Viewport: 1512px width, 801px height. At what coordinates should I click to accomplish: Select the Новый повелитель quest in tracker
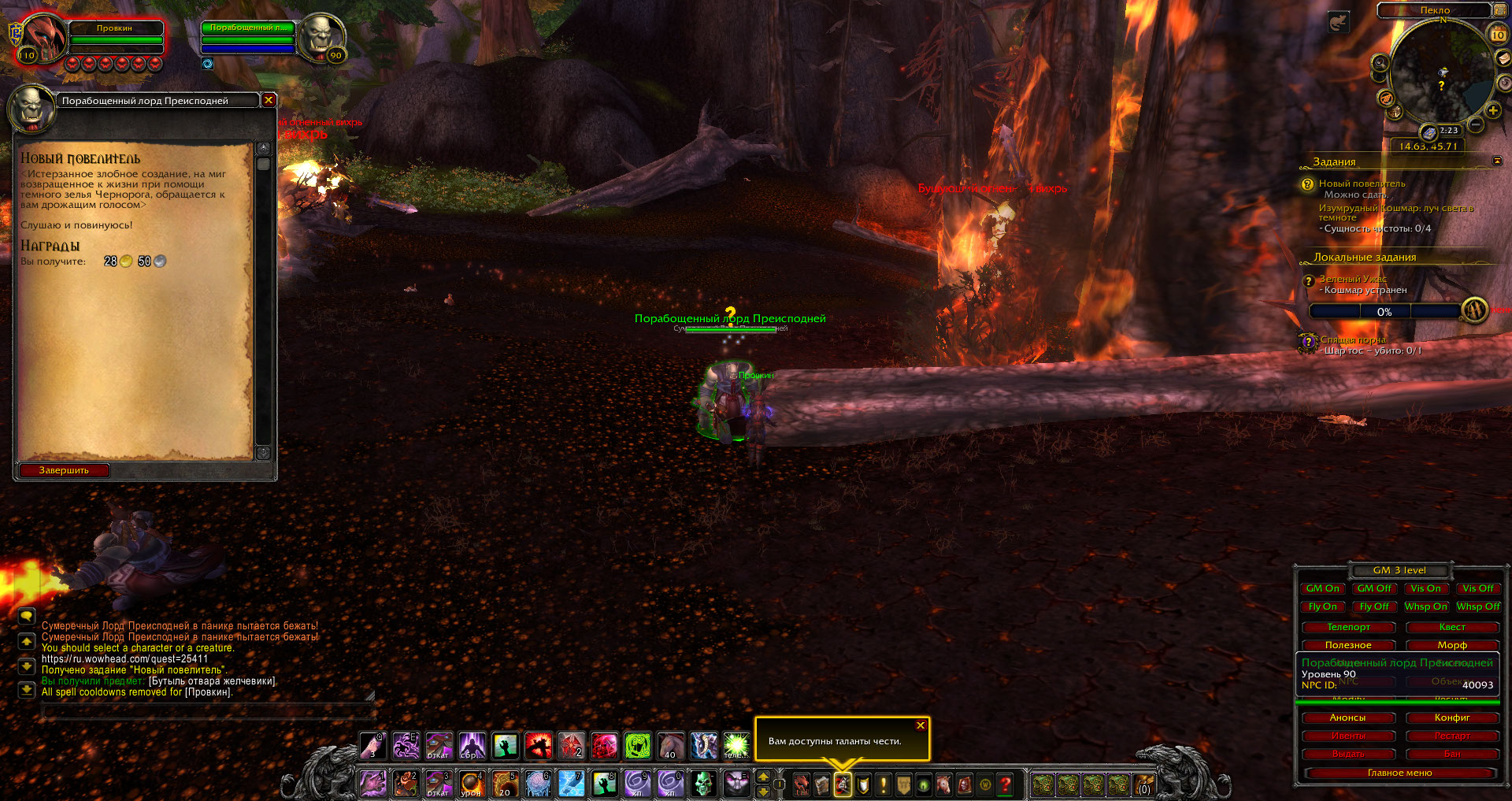coord(1362,184)
